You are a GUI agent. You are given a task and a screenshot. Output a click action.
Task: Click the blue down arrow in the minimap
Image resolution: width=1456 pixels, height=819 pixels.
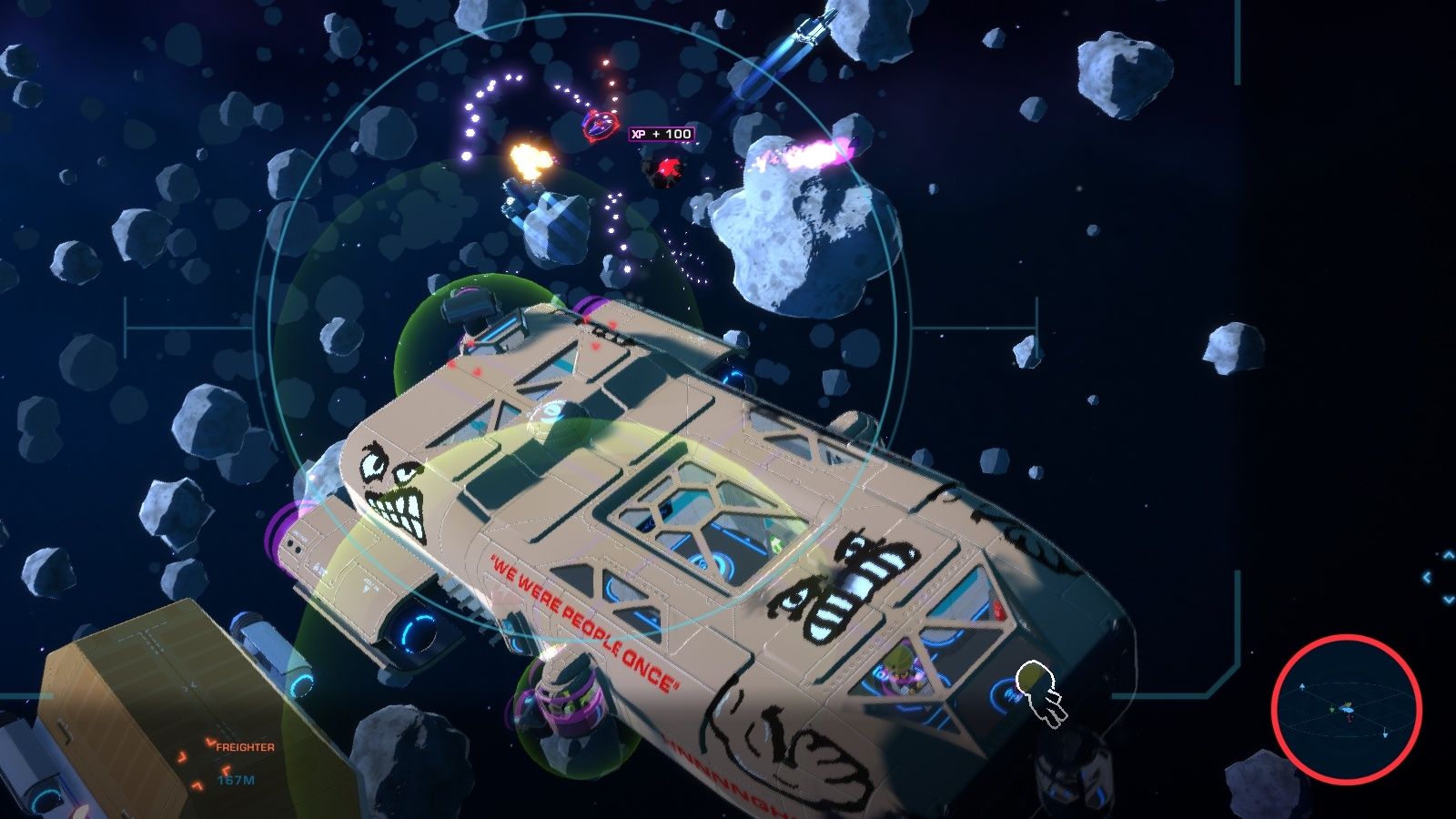[1385, 734]
